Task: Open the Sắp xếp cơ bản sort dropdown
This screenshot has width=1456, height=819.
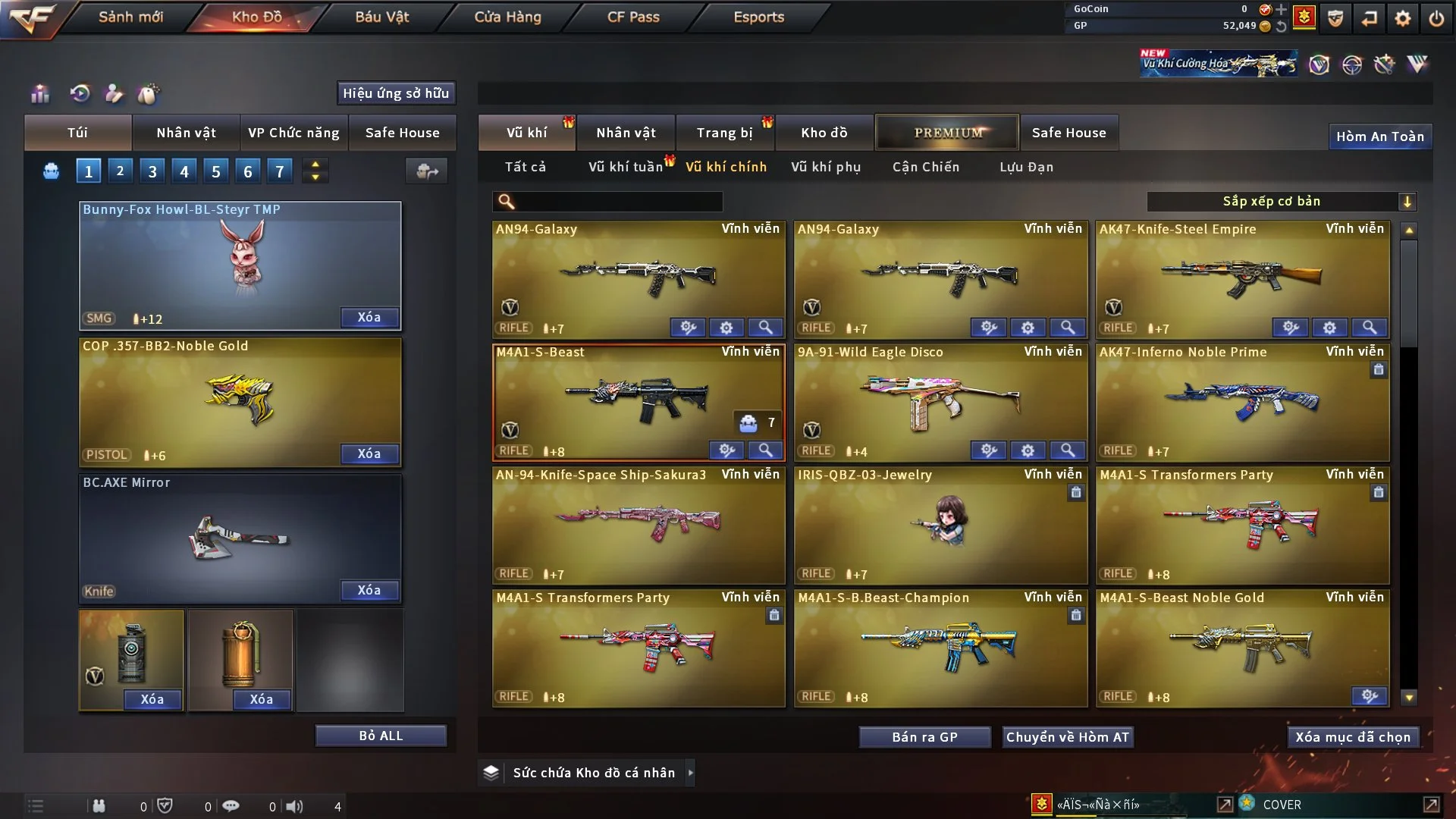Action: coord(1281,202)
